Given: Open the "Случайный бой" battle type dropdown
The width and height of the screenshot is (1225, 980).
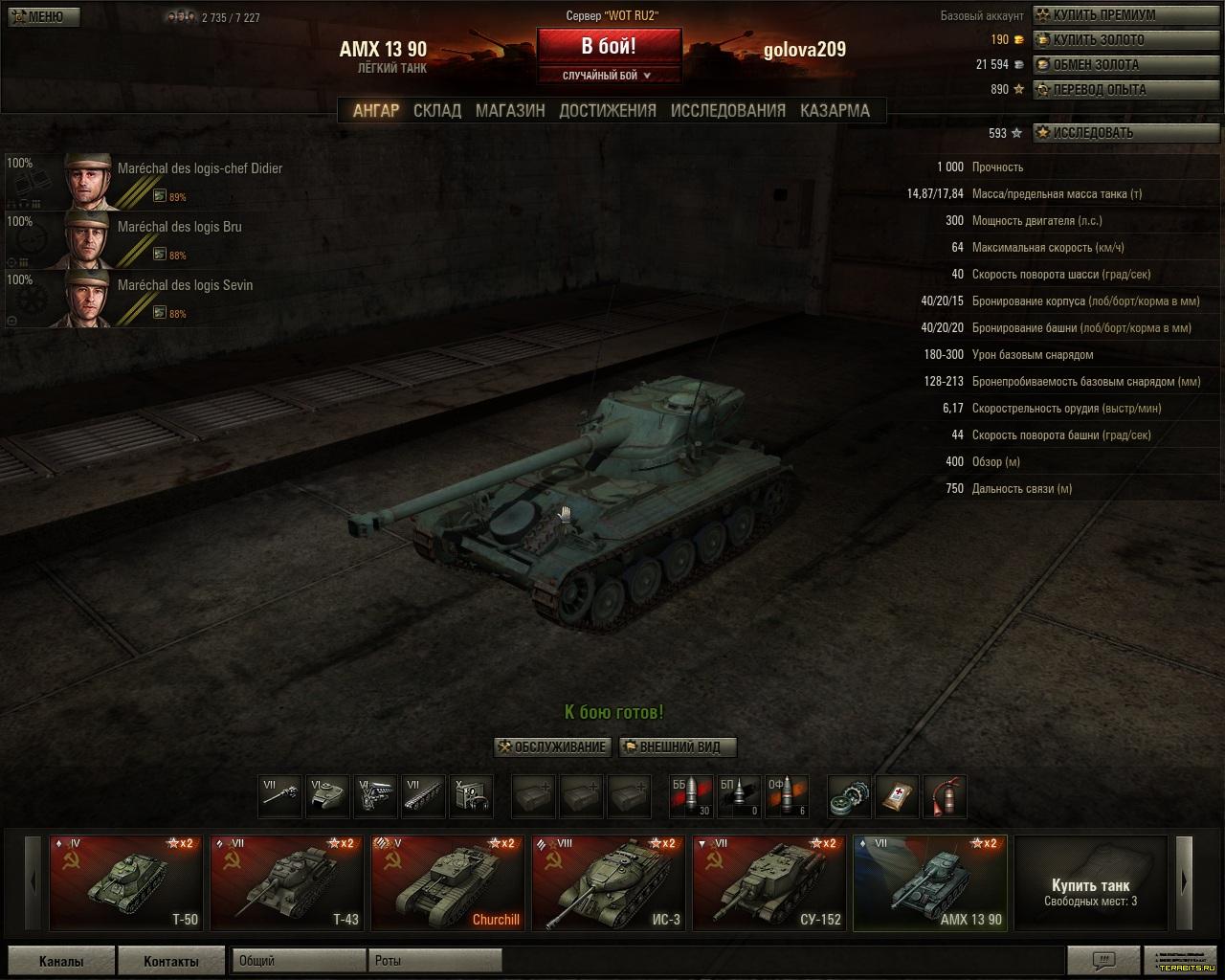Looking at the screenshot, I should [609, 76].
